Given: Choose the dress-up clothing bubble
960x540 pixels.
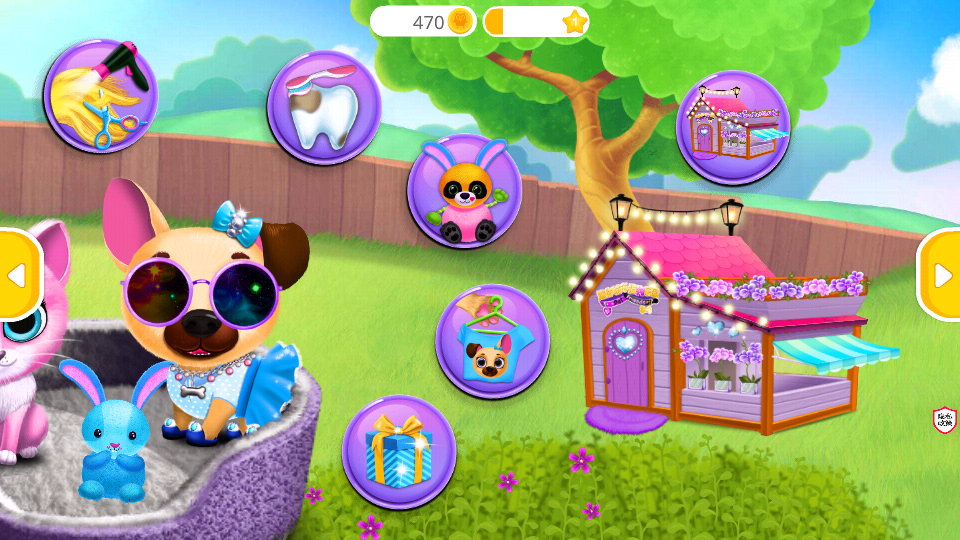Looking at the screenshot, I should coord(492,342).
